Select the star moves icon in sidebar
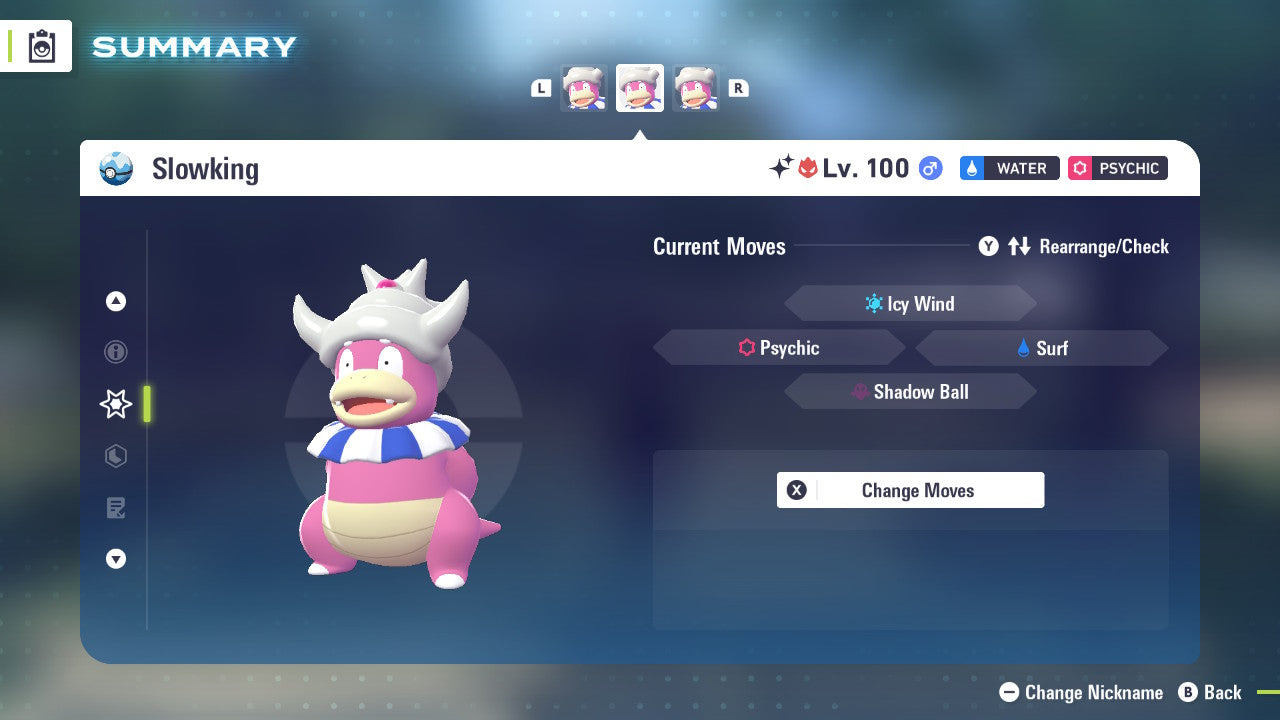Viewport: 1280px width, 720px height. click(x=115, y=404)
